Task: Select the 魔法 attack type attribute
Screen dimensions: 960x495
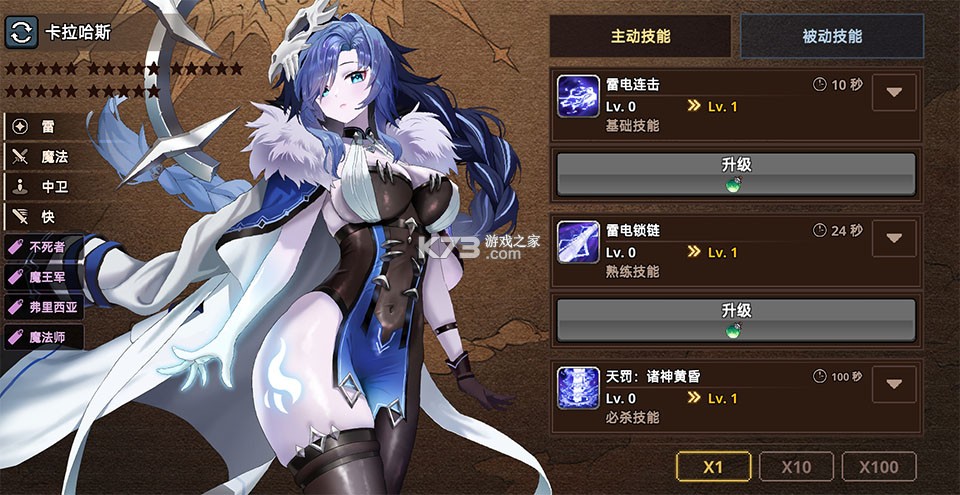Action: point(43,156)
